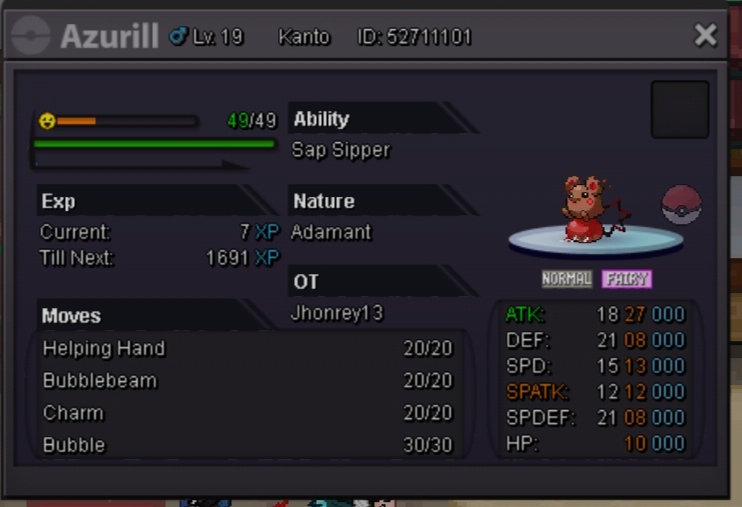Image resolution: width=742 pixels, height=507 pixels.
Task: Click the empty held item slot
Action: [680, 109]
